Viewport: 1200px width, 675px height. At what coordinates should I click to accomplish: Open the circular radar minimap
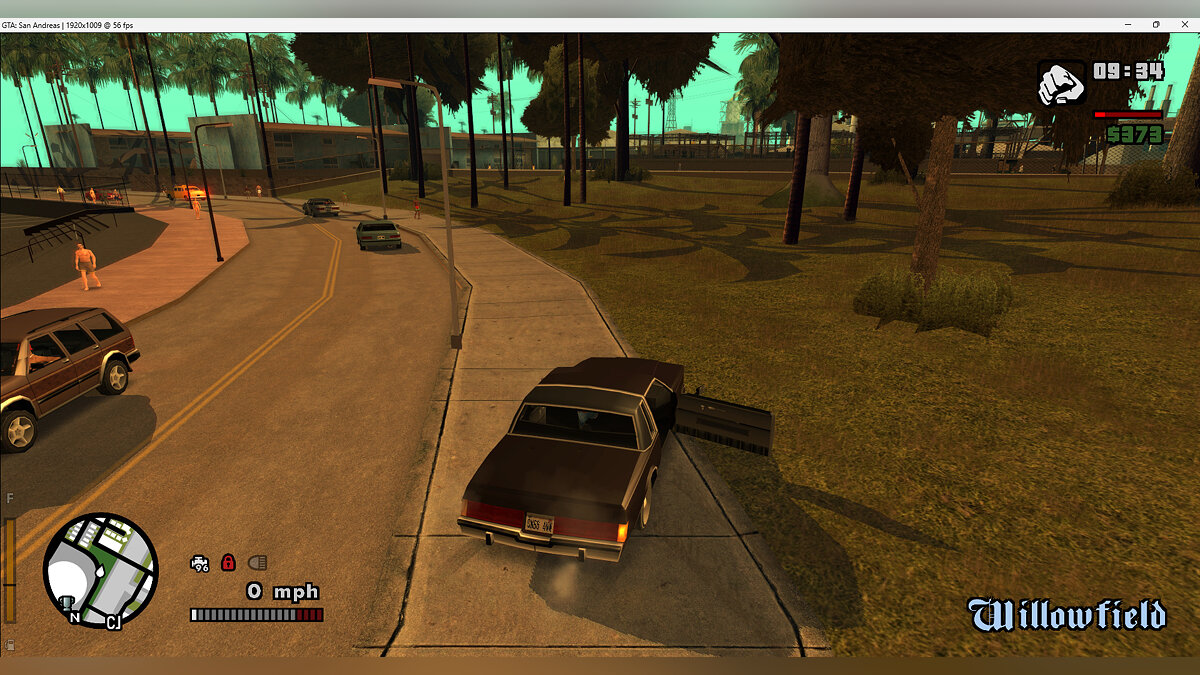[x=100, y=570]
